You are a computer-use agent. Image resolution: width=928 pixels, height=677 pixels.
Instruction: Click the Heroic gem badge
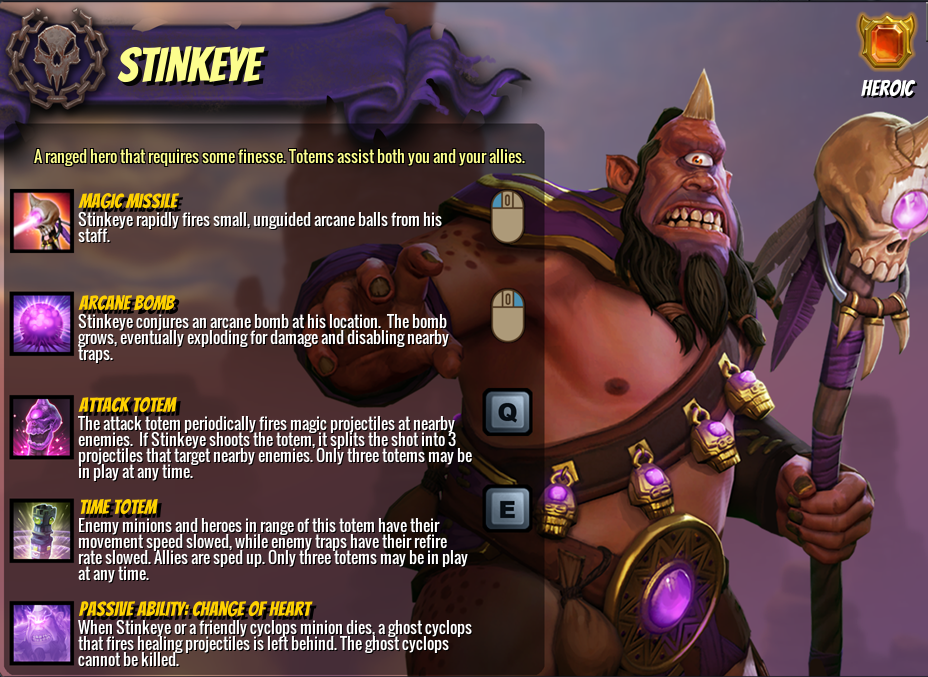point(887,42)
